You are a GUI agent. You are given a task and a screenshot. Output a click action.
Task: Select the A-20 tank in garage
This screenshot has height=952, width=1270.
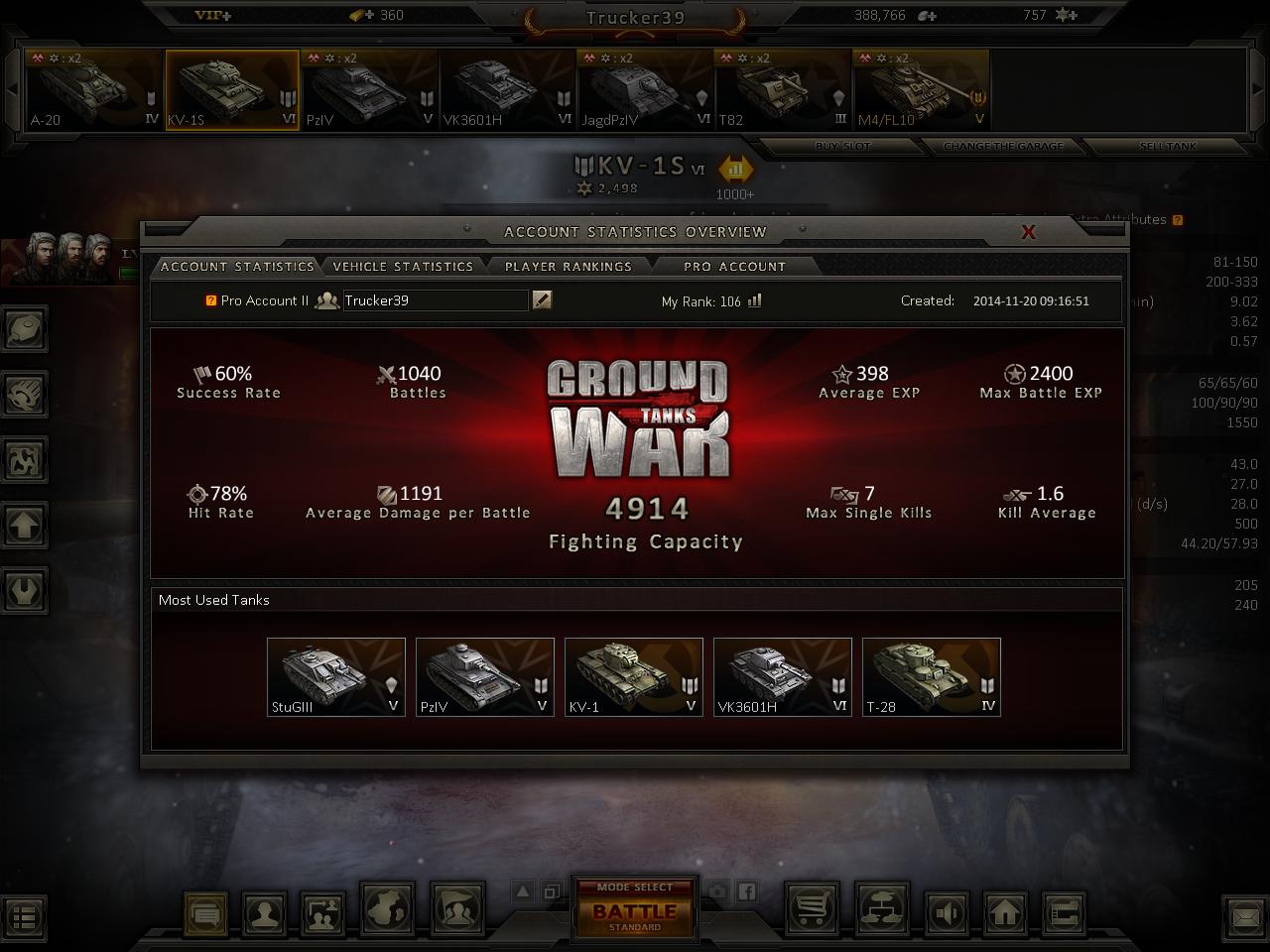point(93,90)
